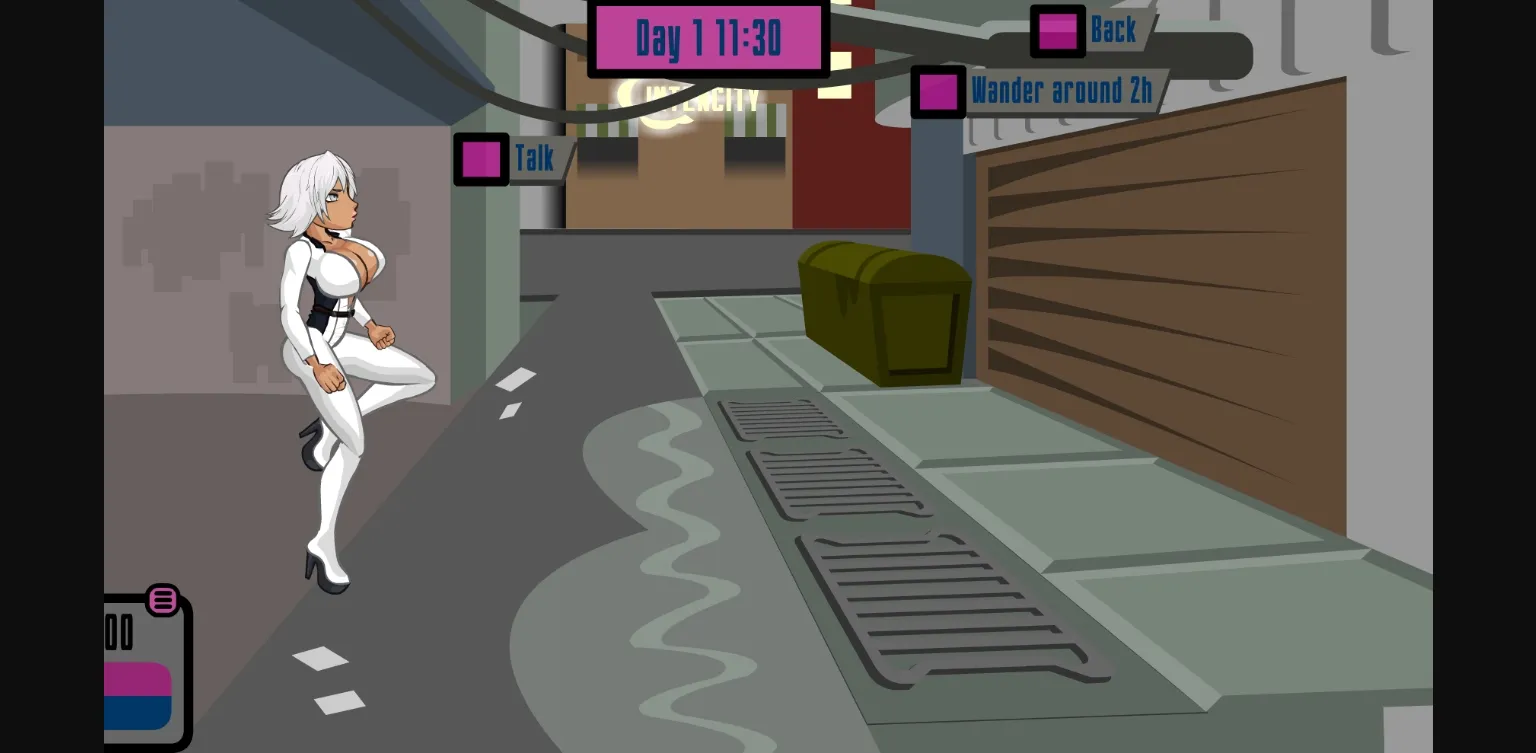
Task: Expand the Wander around 2h panel
Action: point(1063,91)
